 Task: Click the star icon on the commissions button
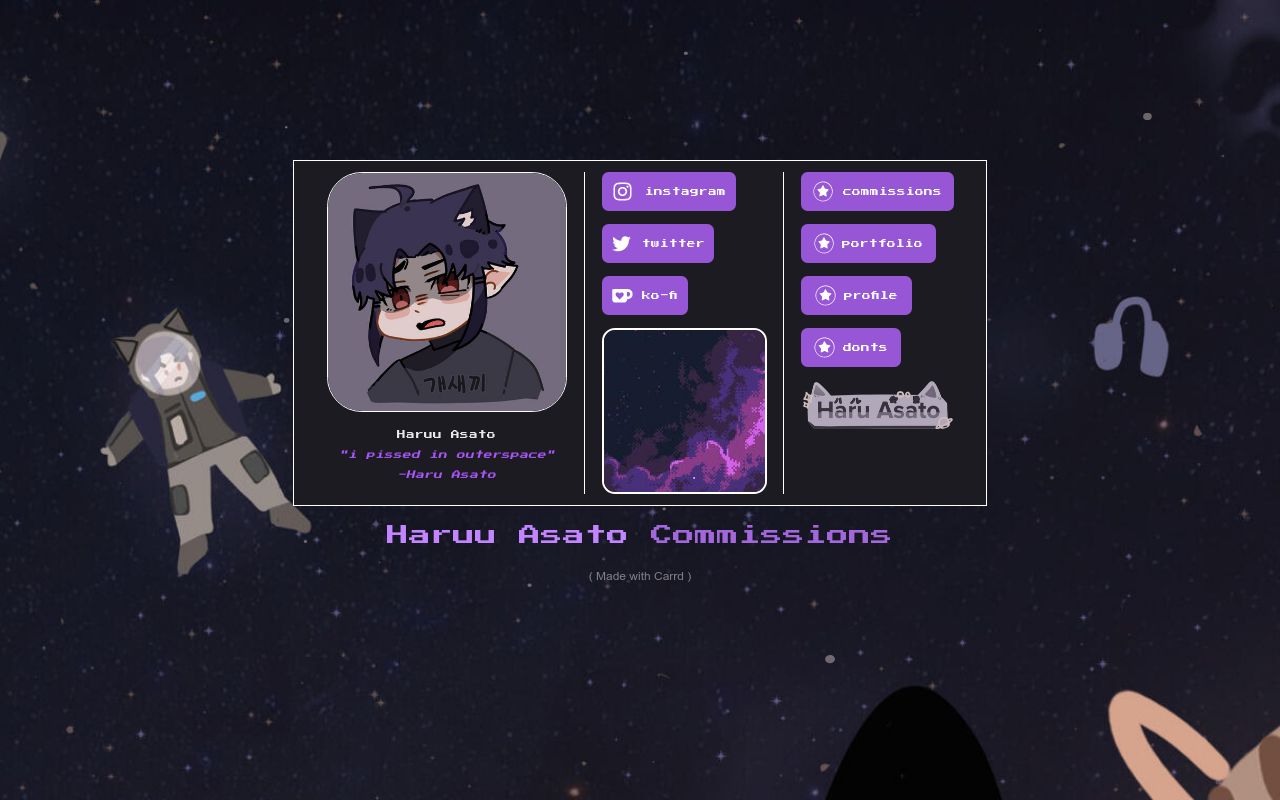(x=824, y=191)
